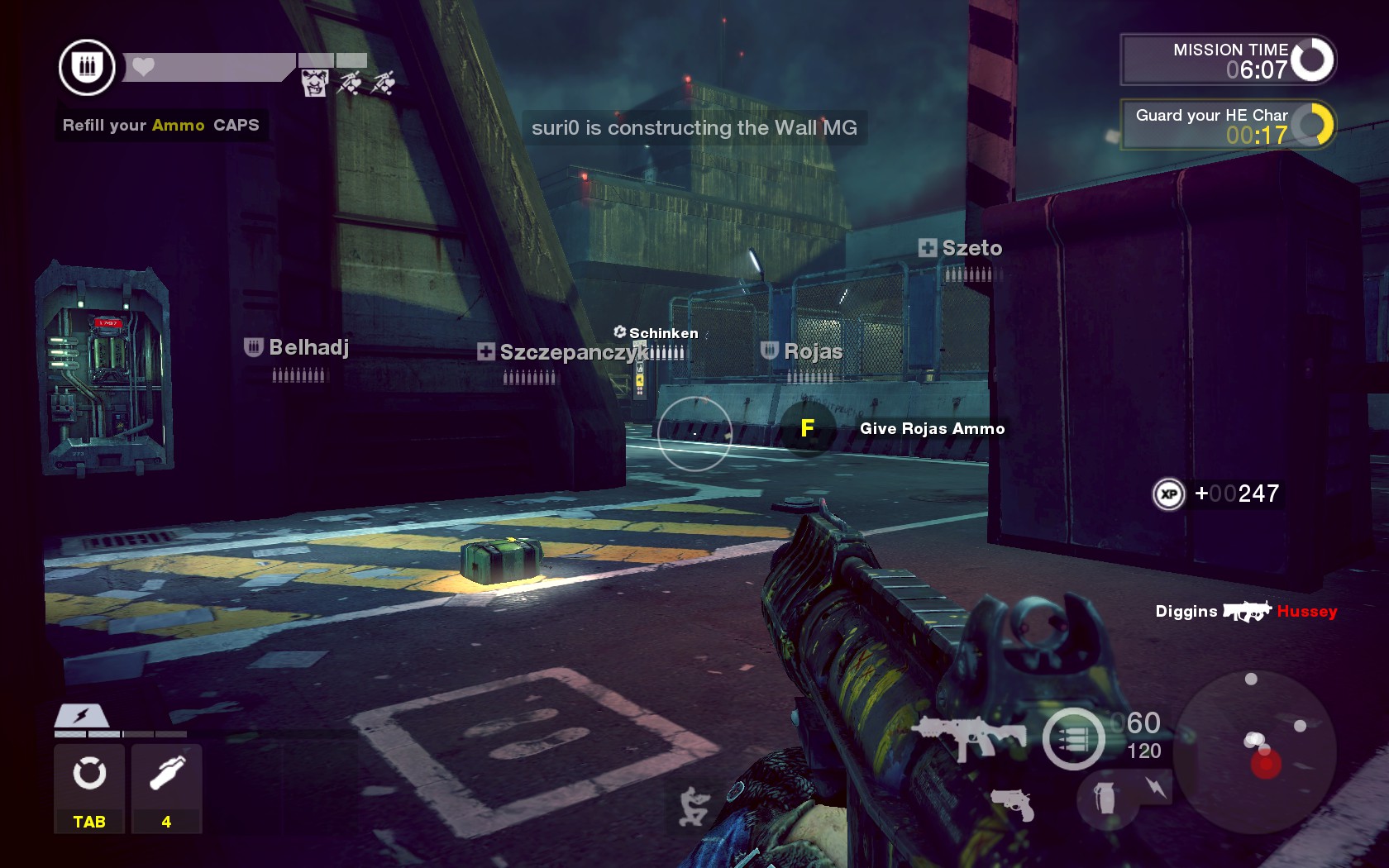Click the circular ammo magazine icon

[1073, 739]
